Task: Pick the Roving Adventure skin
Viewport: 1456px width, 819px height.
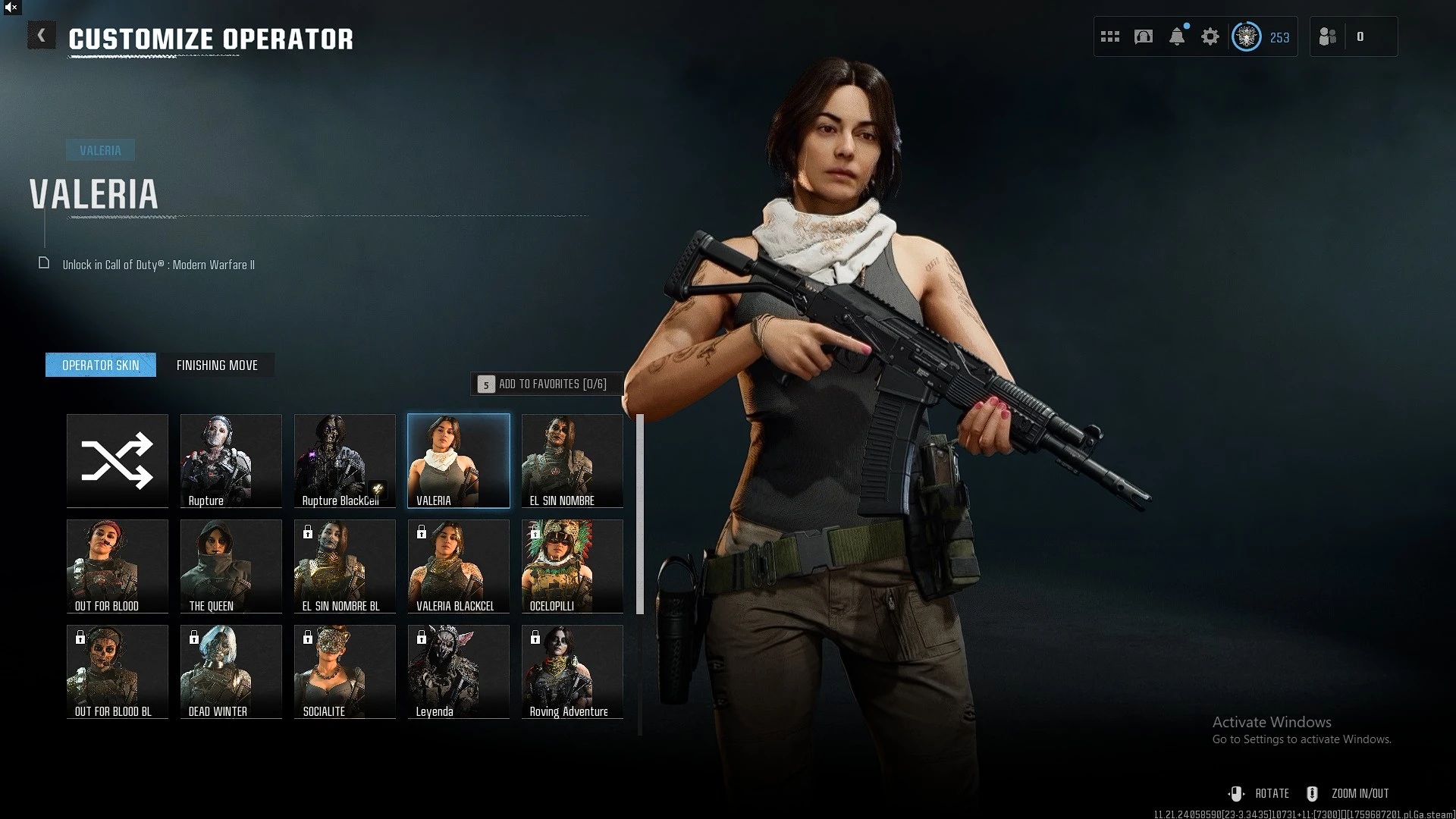Action: (573, 671)
